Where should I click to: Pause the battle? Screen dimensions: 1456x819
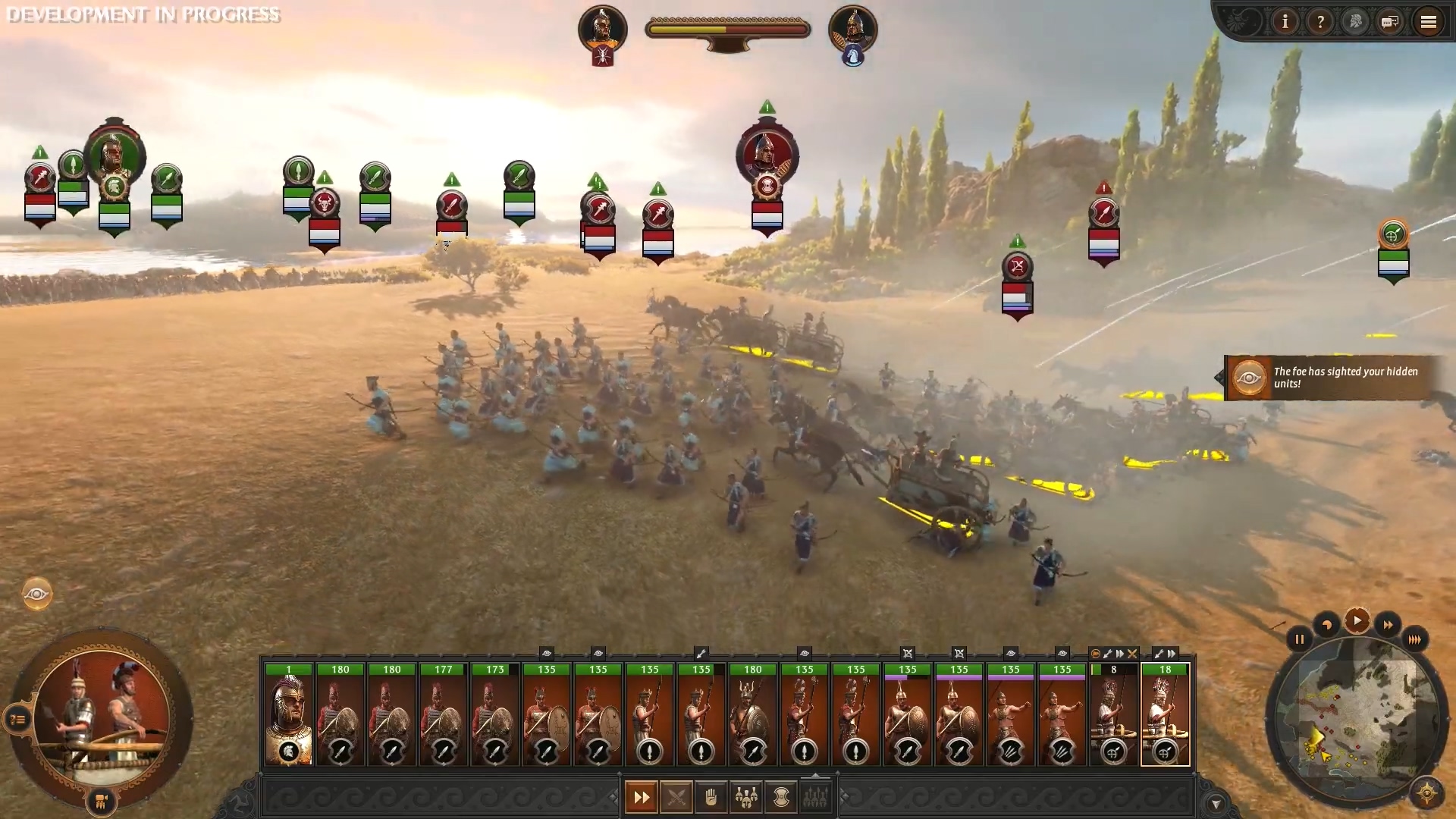click(x=1299, y=639)
